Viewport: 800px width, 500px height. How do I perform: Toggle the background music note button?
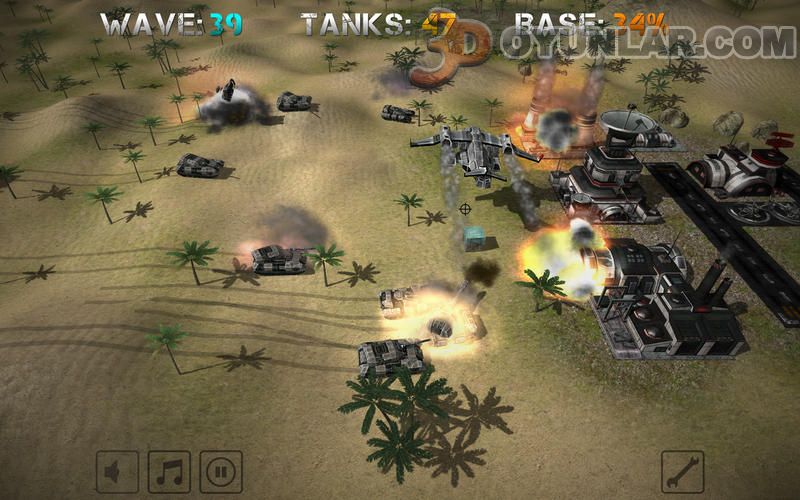[169, 471]
